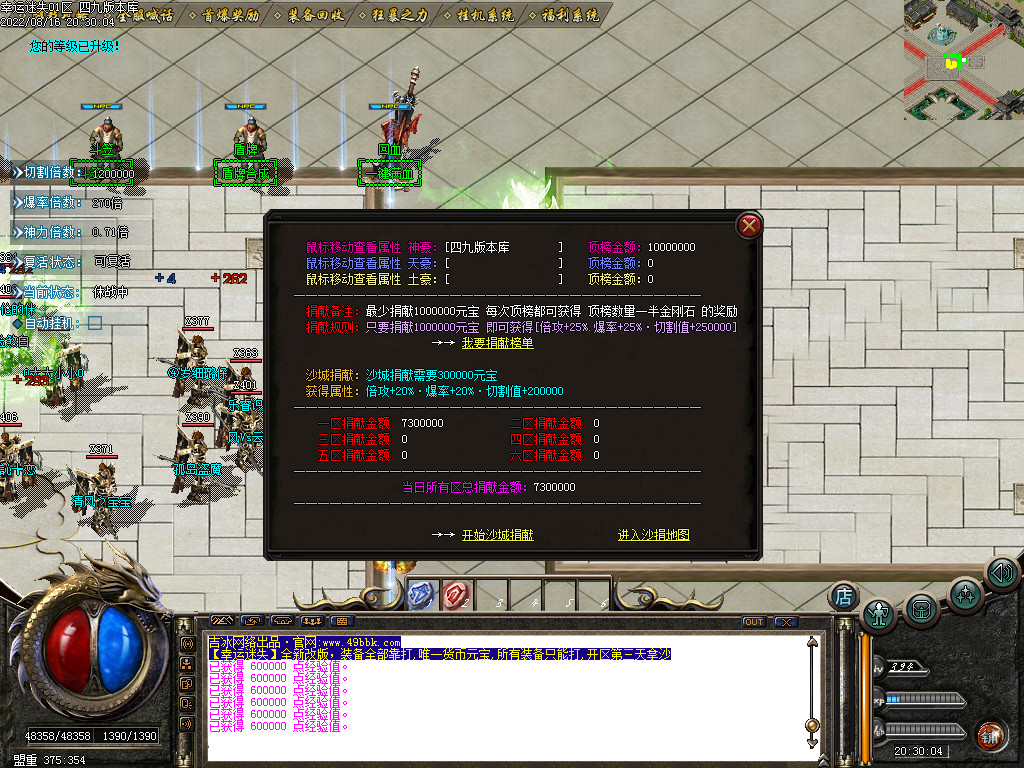Screen dimensions: 1024x768
Task: Open the shop with the 店 icon
Action: click(844, 597)
